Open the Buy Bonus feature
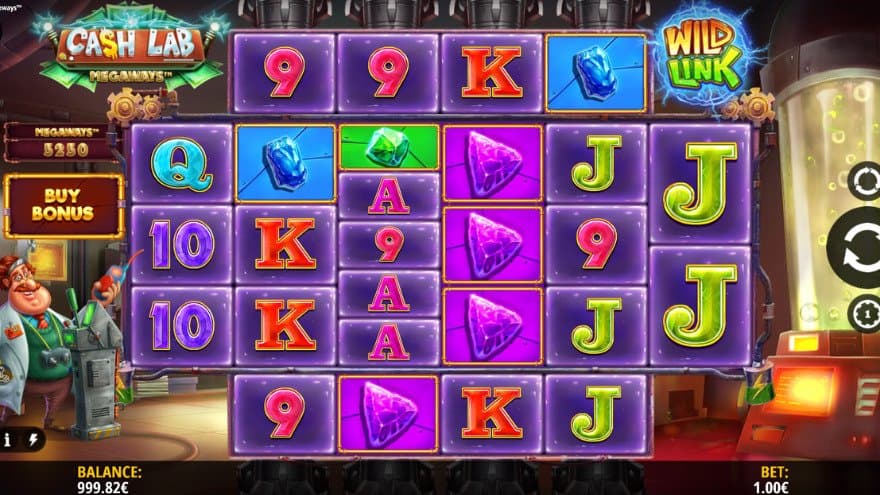 pyautogui.click(x=63, y=206)
